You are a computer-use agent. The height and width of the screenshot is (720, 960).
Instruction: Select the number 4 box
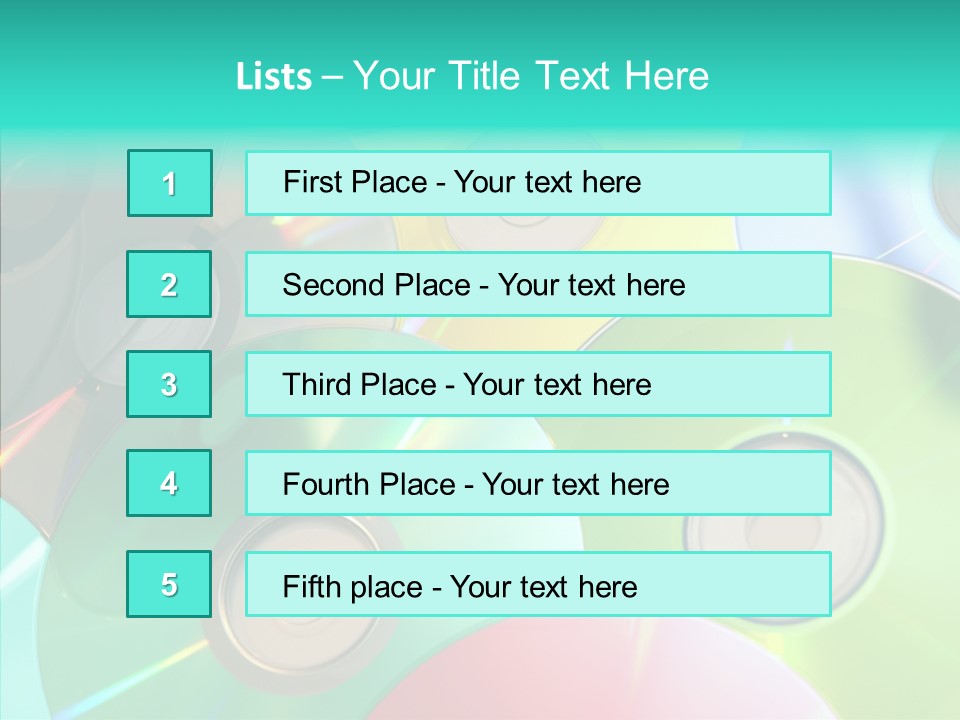(x=169, y=484)
